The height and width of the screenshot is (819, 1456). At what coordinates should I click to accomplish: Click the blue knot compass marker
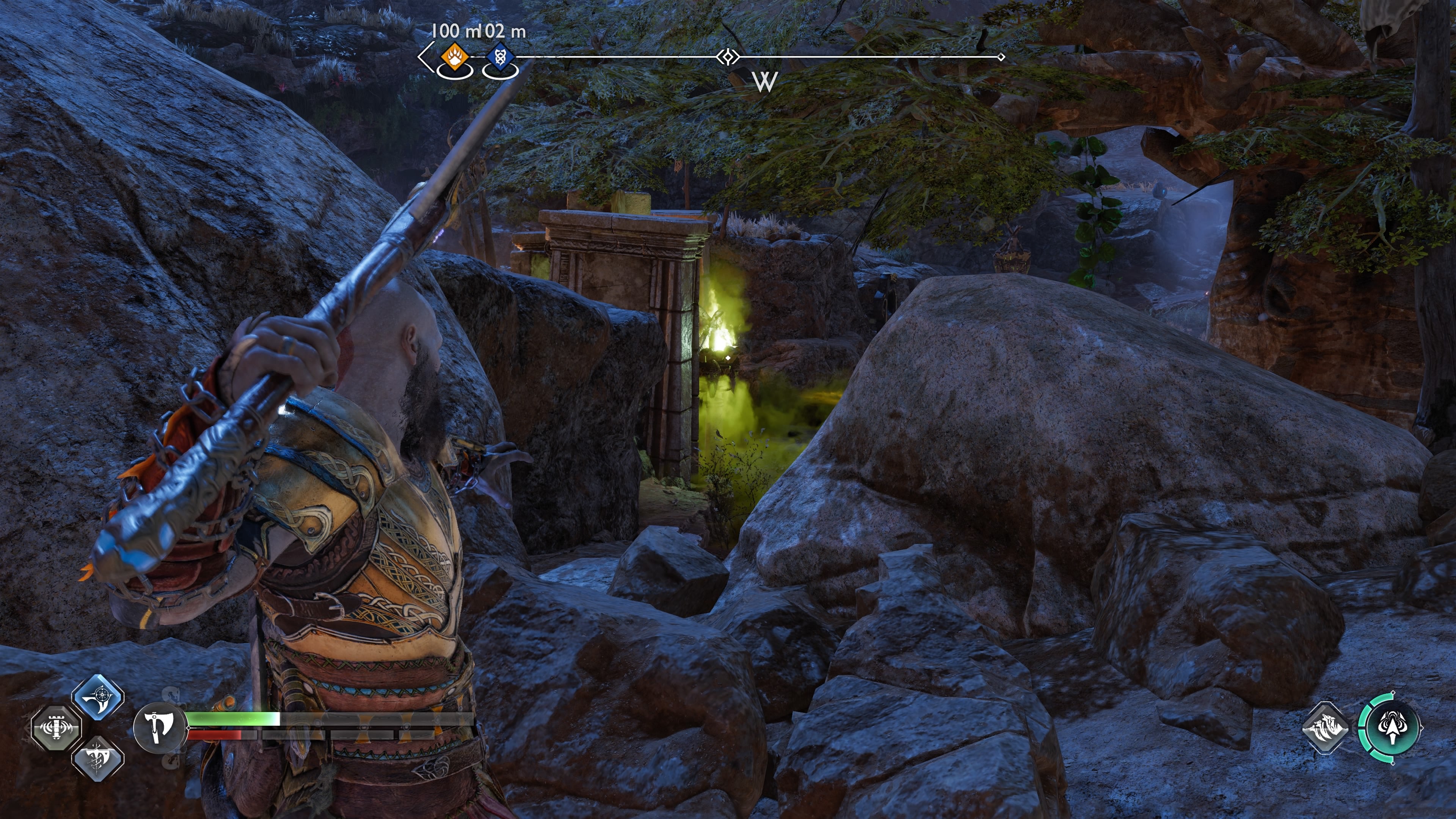[x=500, y=57]
